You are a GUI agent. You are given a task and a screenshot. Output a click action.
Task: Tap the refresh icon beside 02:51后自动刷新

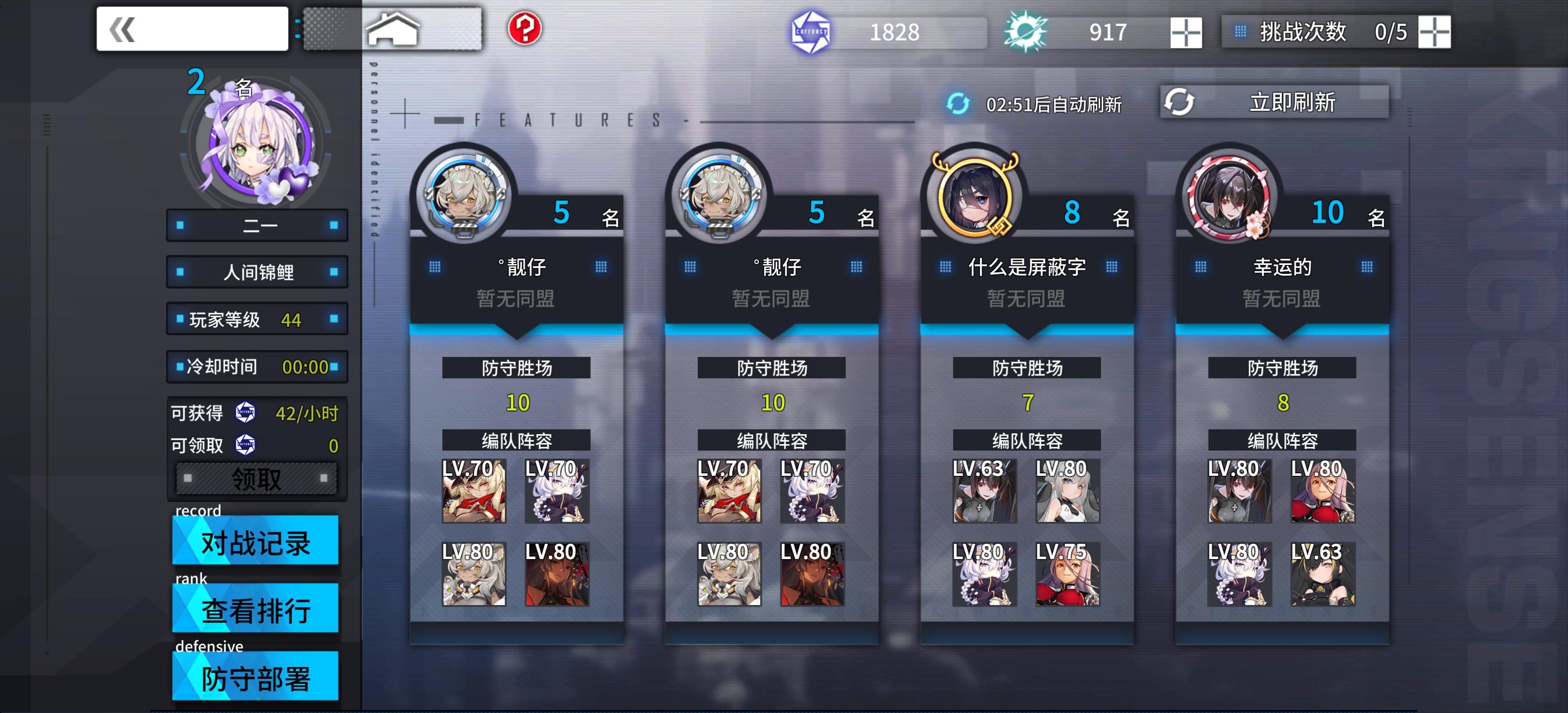959,105
